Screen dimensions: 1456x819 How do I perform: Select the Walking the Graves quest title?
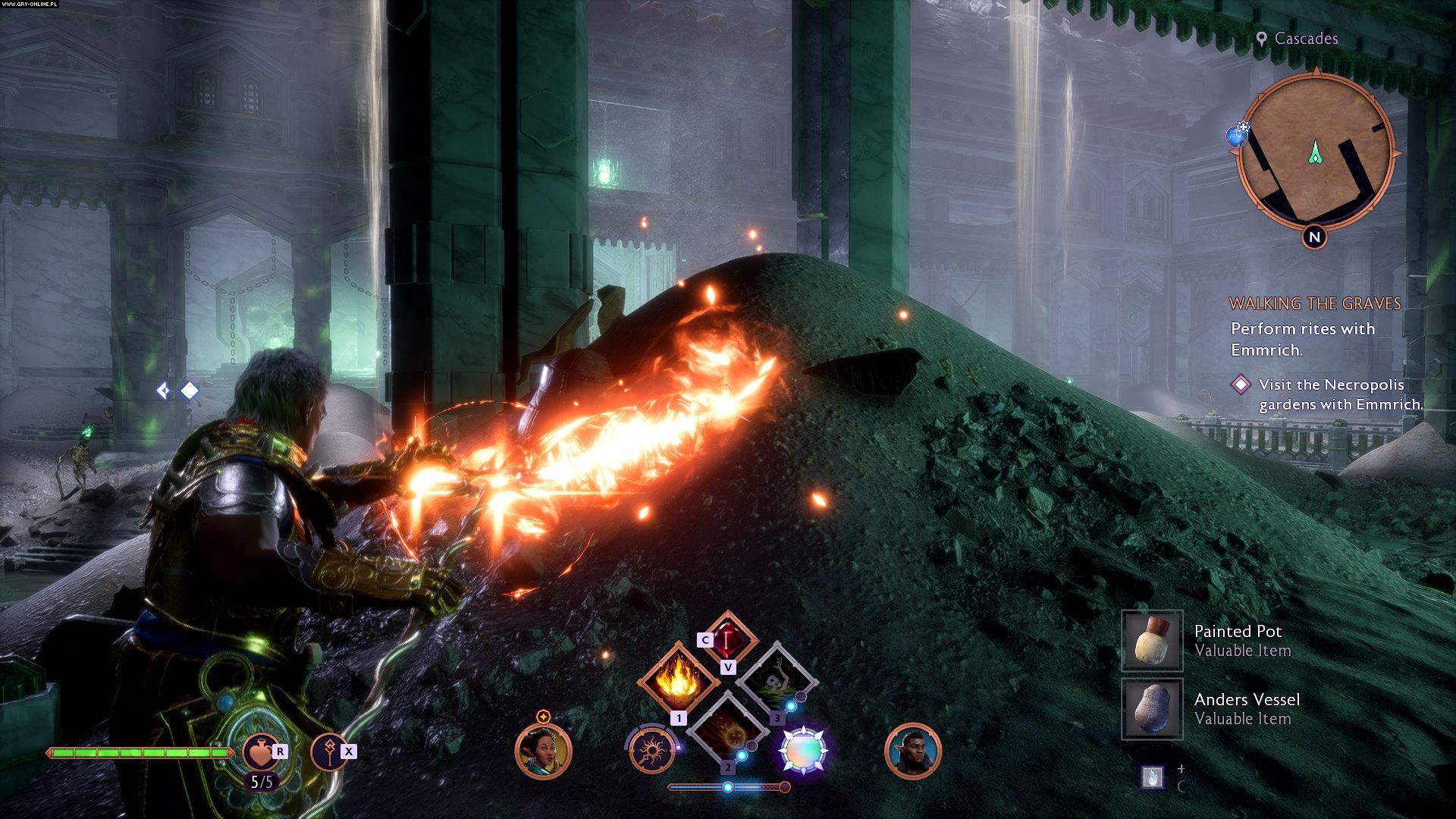click(x=1314, y=304)
